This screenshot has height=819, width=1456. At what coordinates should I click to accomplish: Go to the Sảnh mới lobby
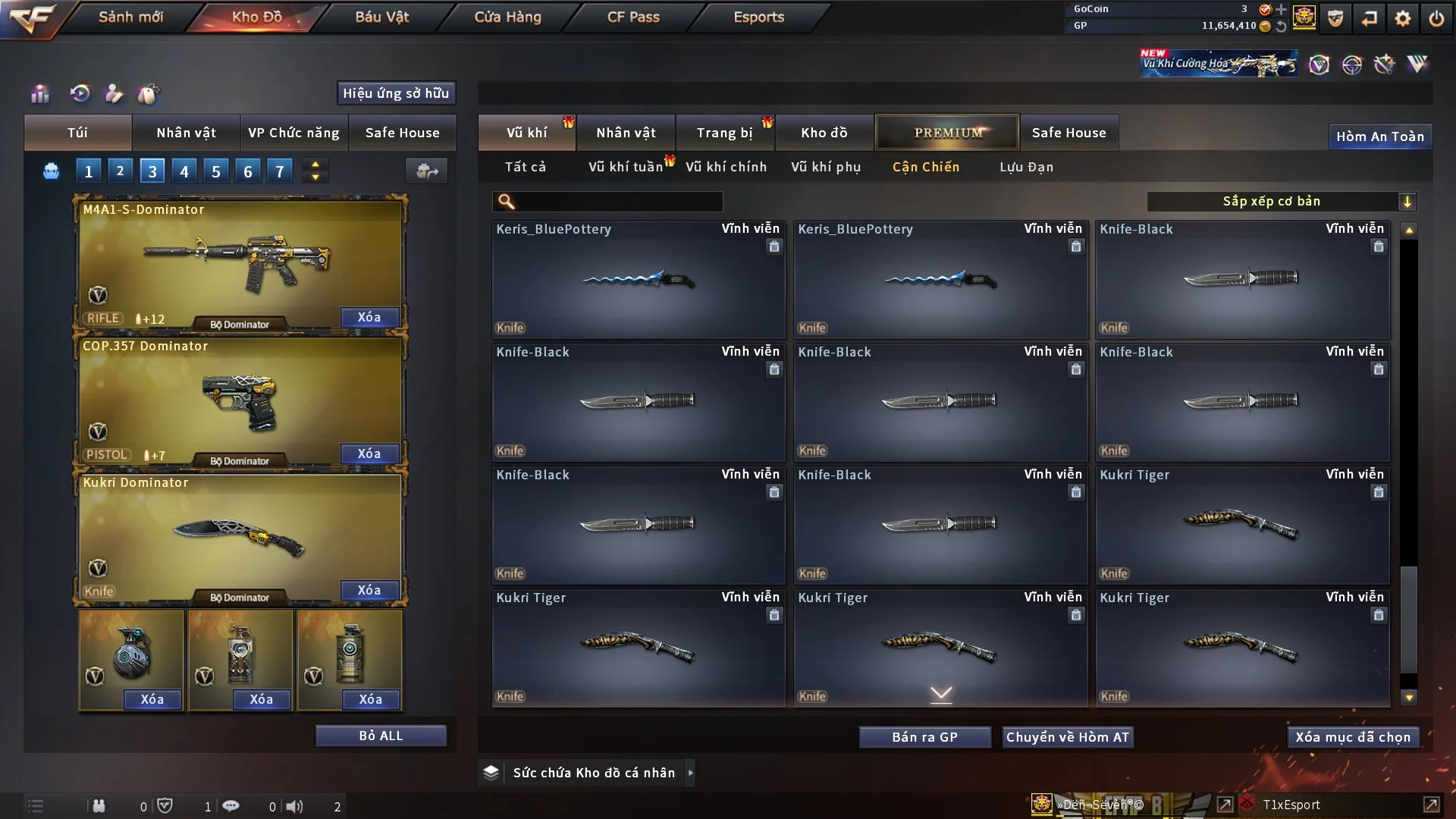point(130,17)
